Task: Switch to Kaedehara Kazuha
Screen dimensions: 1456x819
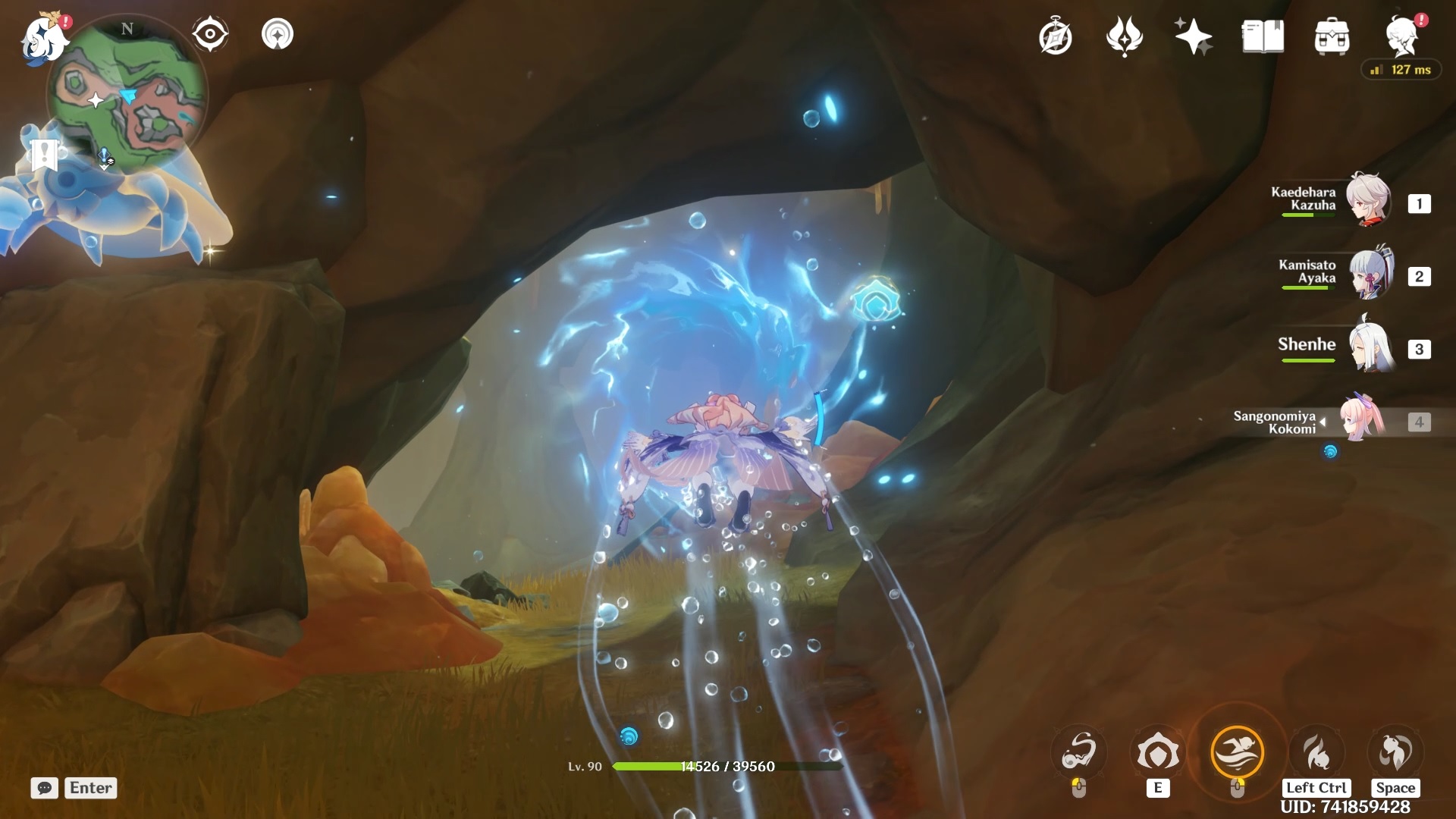Action: [1367, 202]
